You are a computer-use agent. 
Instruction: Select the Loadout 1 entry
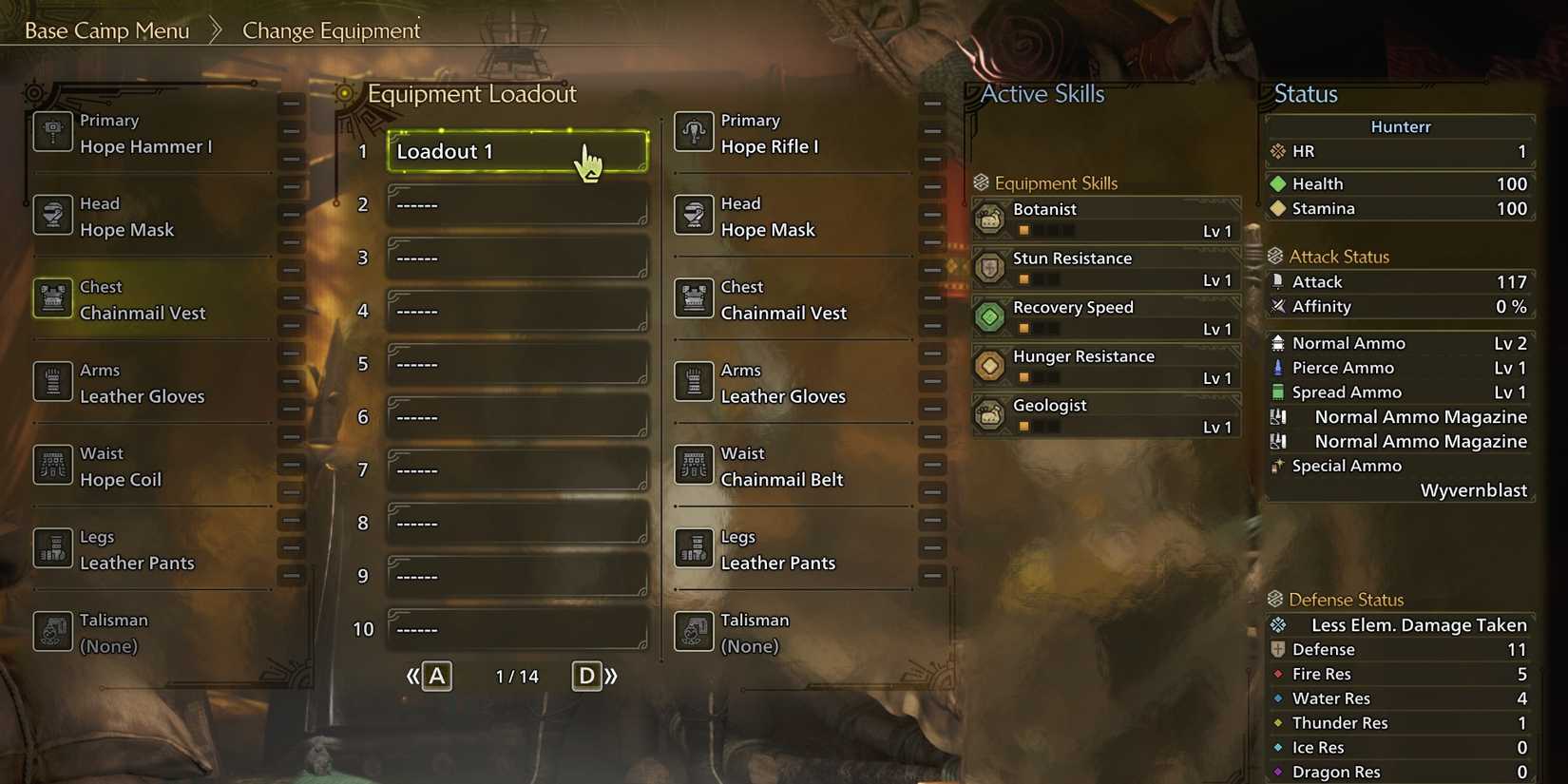518,150
